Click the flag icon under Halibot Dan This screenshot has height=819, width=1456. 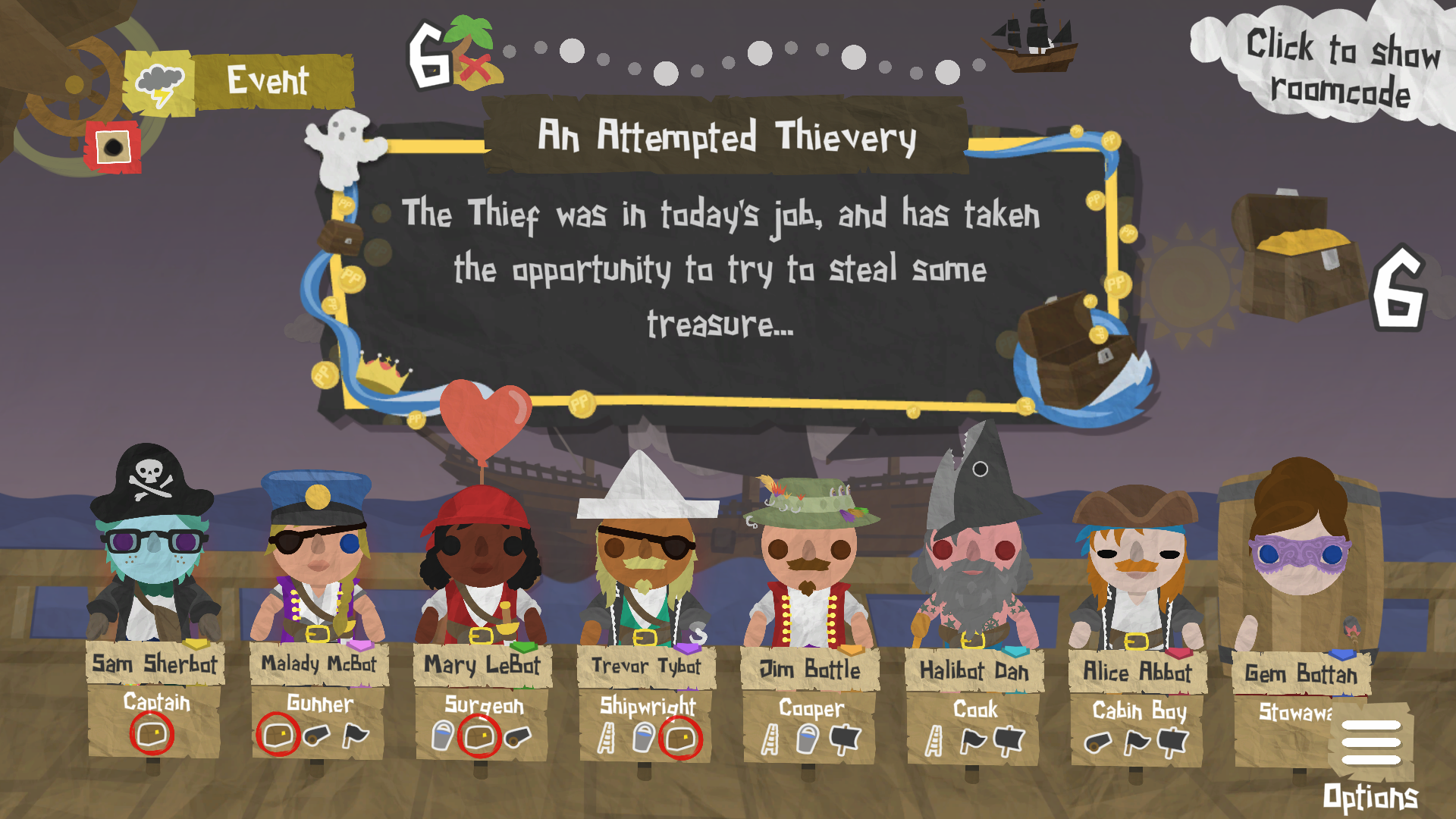point(973,739)
